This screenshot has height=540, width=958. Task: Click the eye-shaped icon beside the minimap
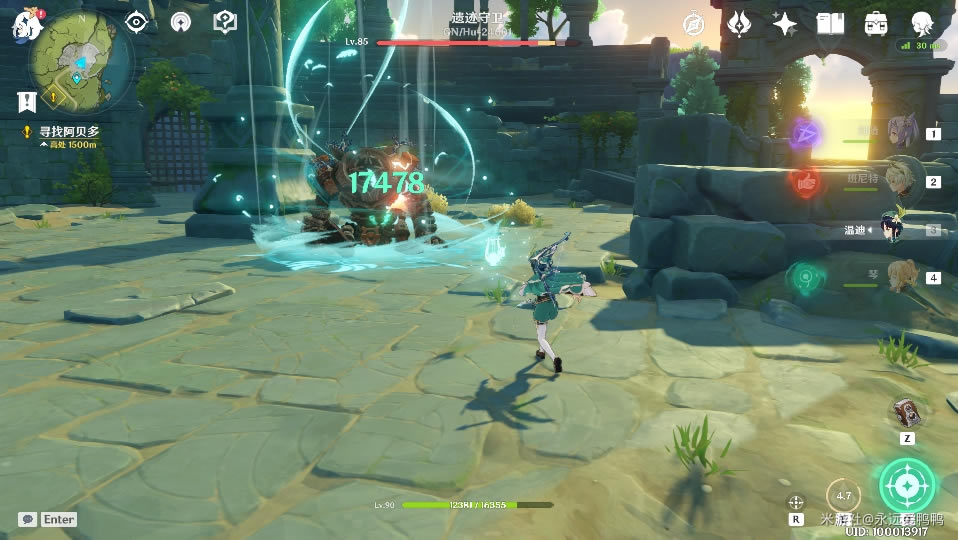(x=136, y=22)
